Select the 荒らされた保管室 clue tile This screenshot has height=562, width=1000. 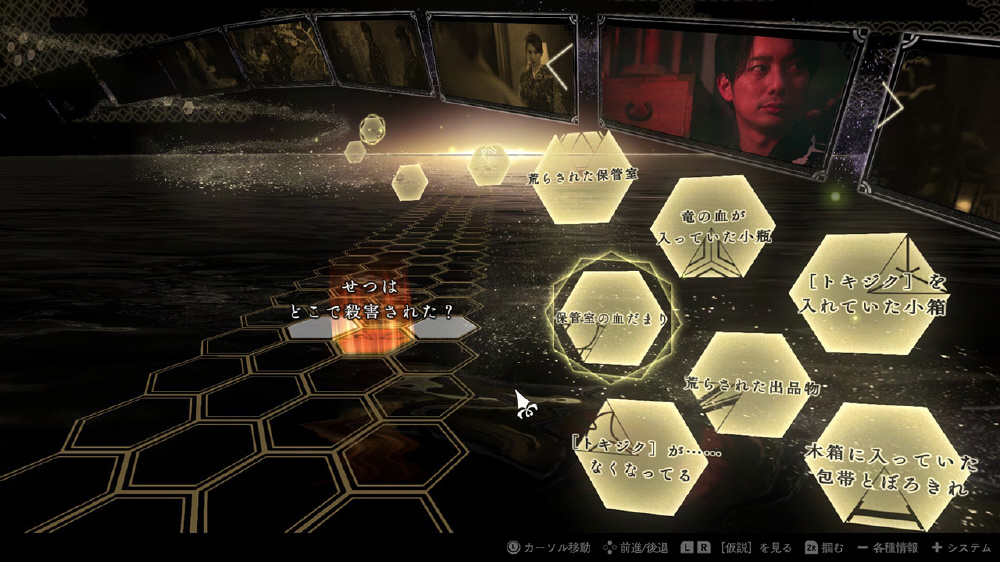point(587,177)
